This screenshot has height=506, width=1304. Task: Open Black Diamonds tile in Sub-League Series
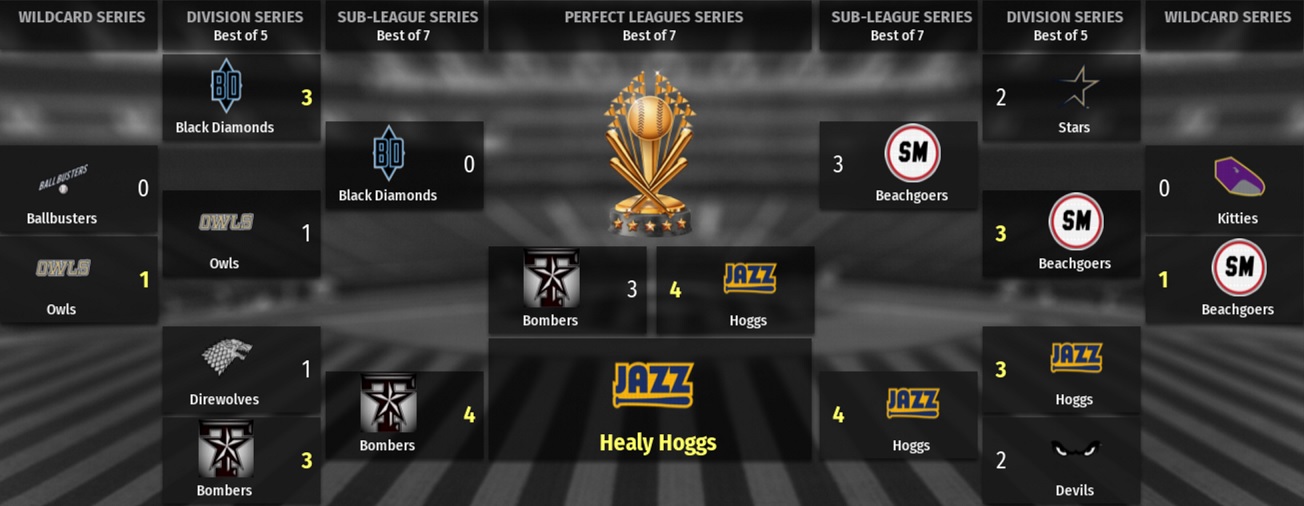[x=404, y=166]
